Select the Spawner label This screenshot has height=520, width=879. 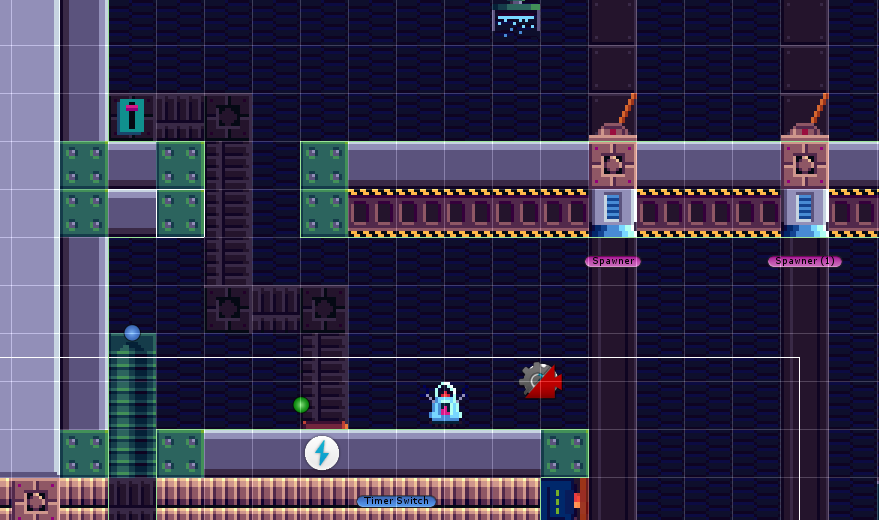click(612, 261)
